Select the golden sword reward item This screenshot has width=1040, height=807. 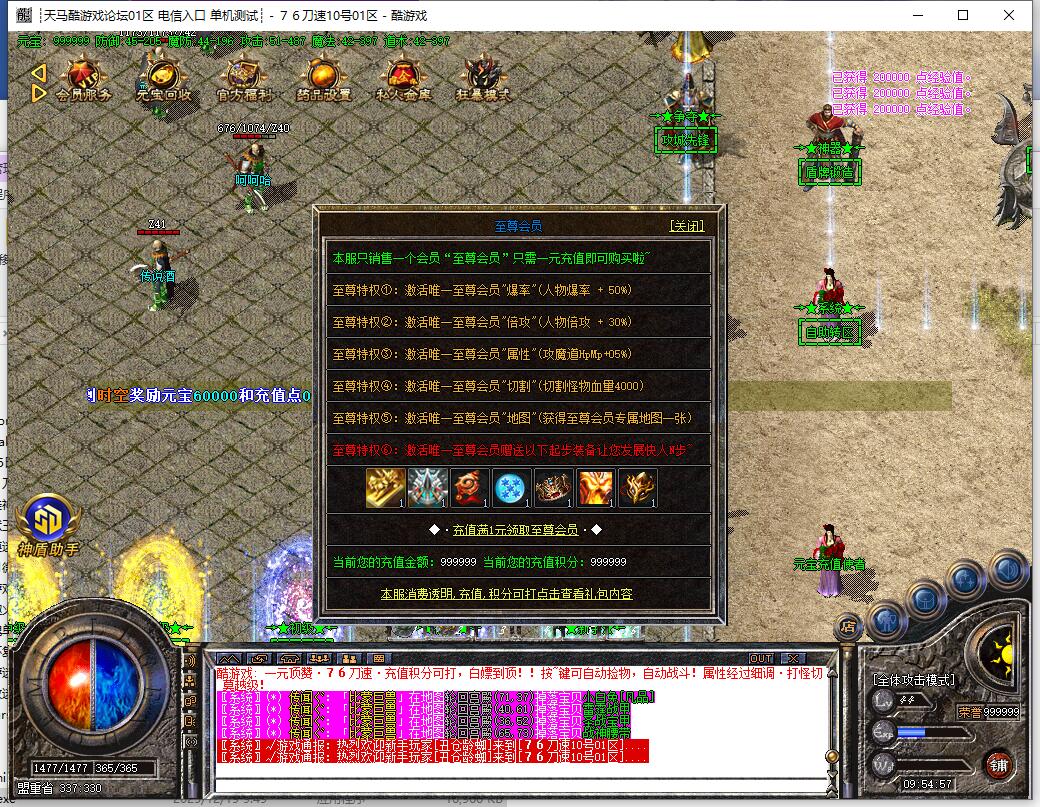[386, 488]
